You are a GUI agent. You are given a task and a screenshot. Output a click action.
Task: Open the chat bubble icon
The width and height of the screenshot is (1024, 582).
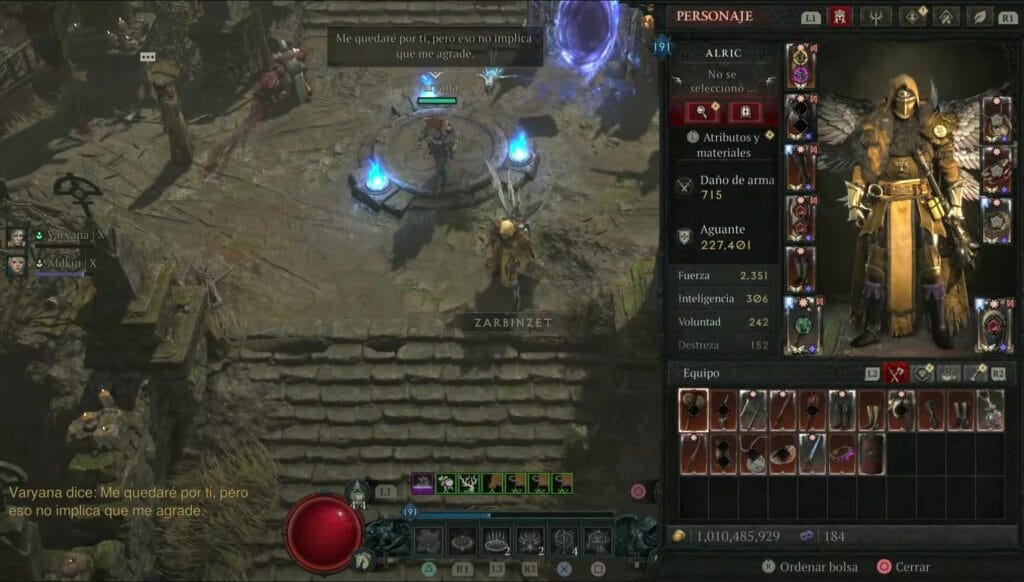click(x=148, y=58)
